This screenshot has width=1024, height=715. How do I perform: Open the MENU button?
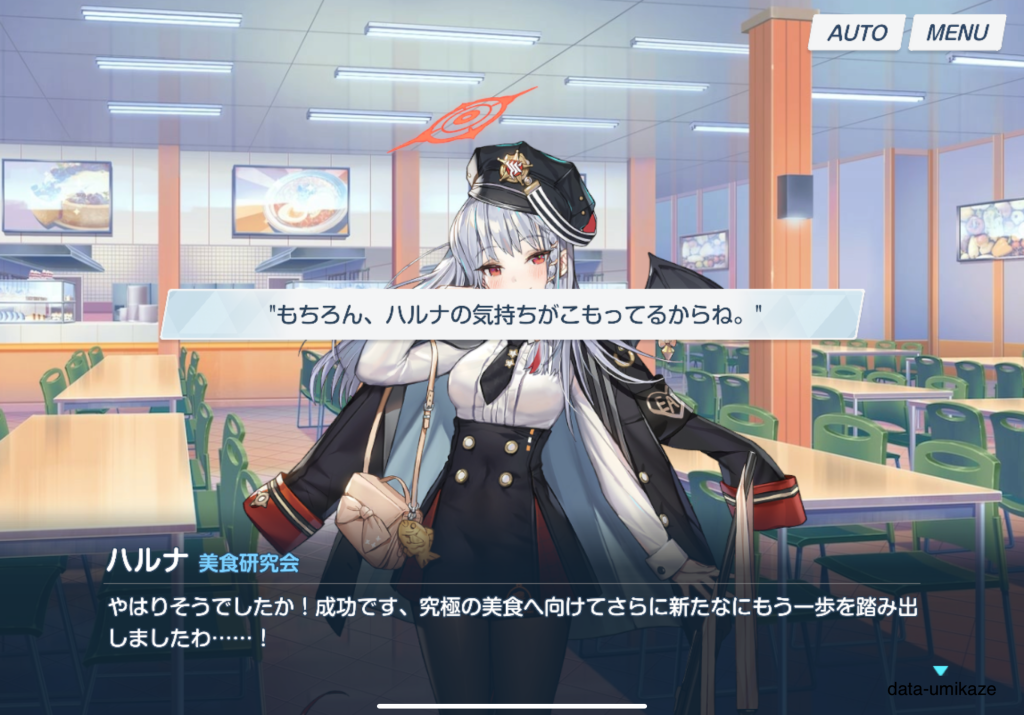tap(956, 33)
